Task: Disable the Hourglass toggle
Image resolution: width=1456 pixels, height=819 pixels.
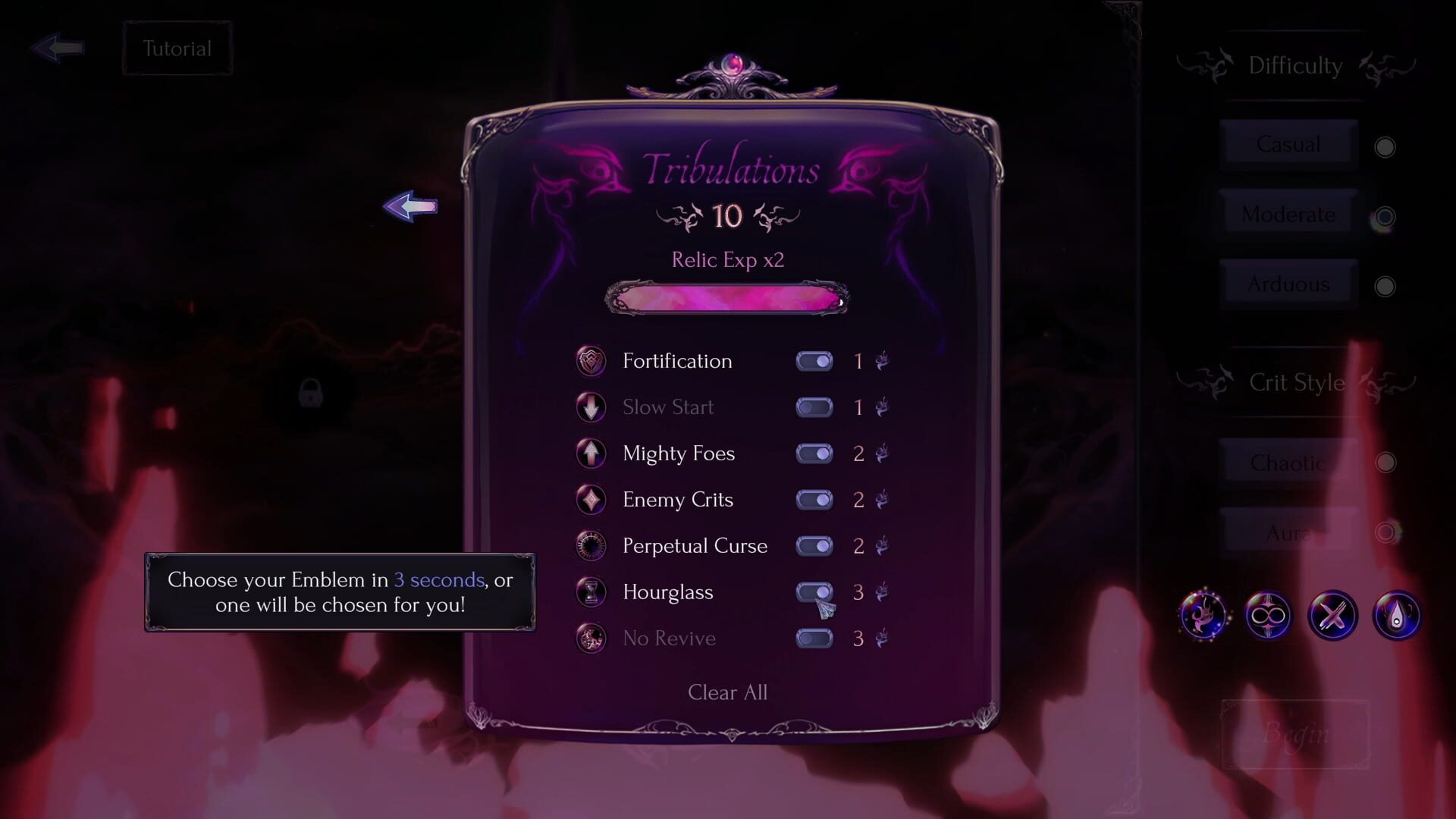Action: [x=814, y=592]
